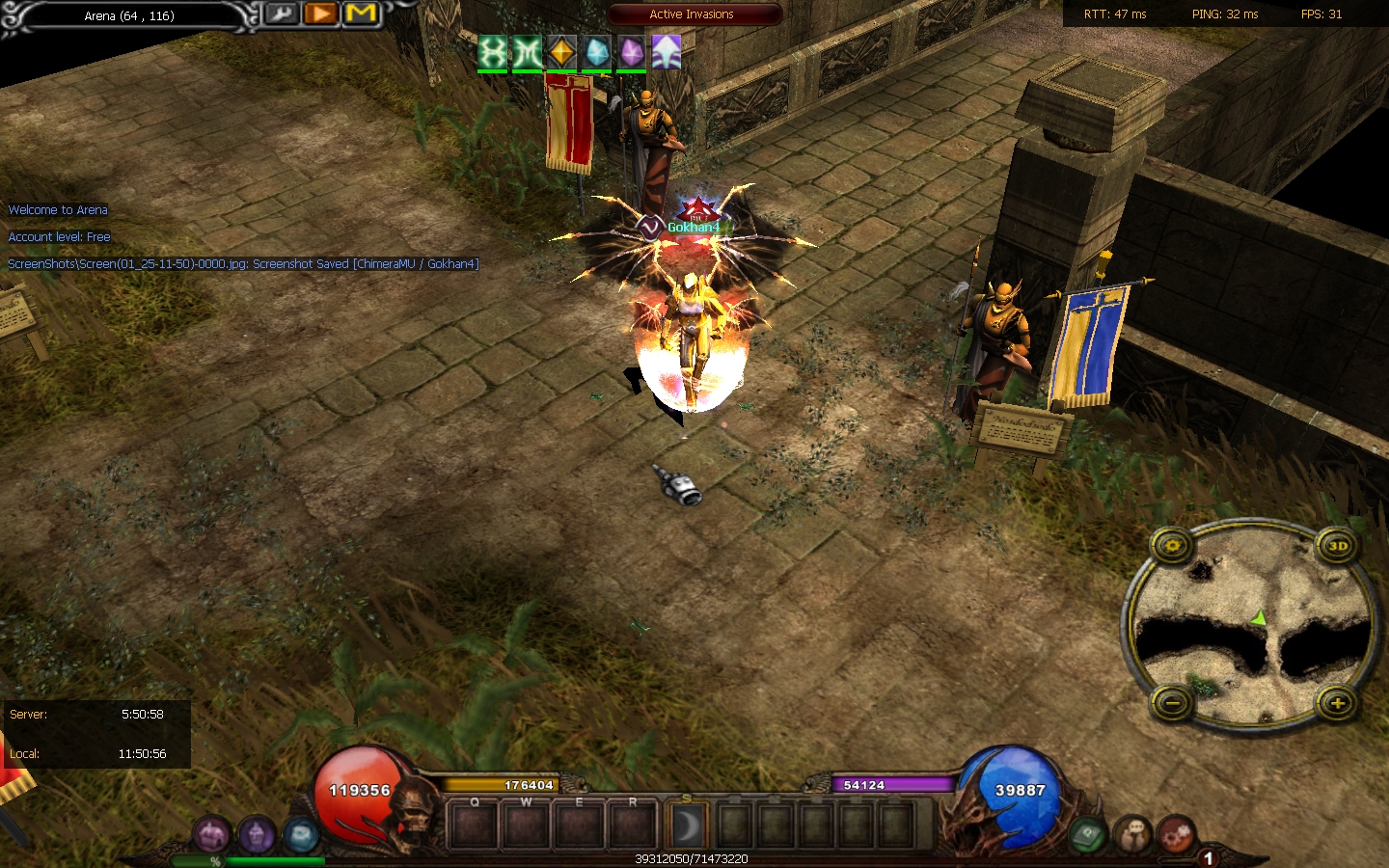Viewport: 1389px width, 868px height.
Task: Select the purple upward arrow buff icon
Action: (x=667, y=52)
